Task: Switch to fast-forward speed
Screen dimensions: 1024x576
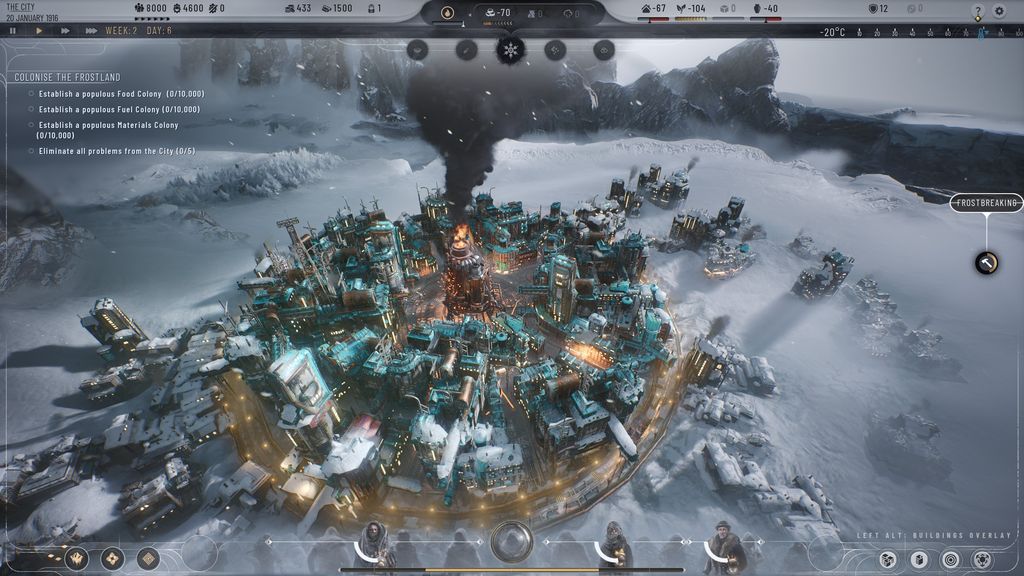Action: tap(65, 31)
